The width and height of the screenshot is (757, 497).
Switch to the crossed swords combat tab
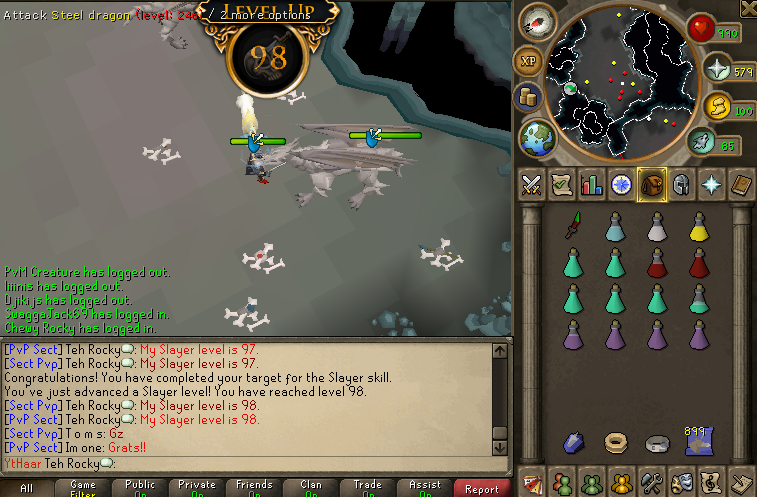coord(532,185)
